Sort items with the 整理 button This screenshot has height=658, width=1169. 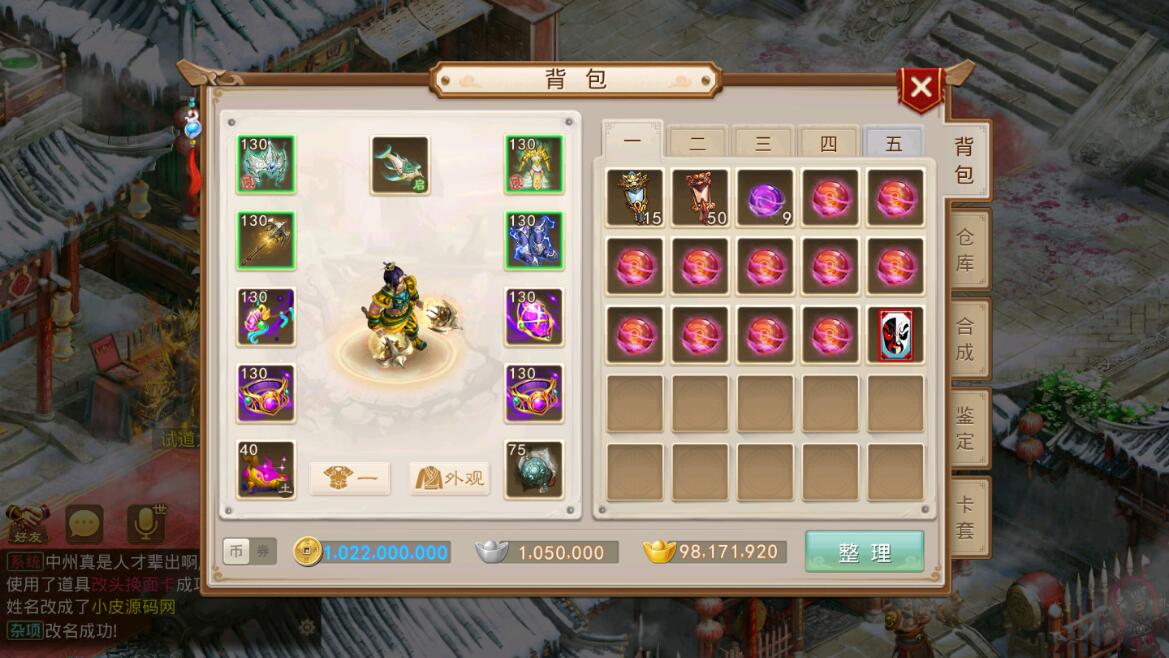(x=864, y=551)
